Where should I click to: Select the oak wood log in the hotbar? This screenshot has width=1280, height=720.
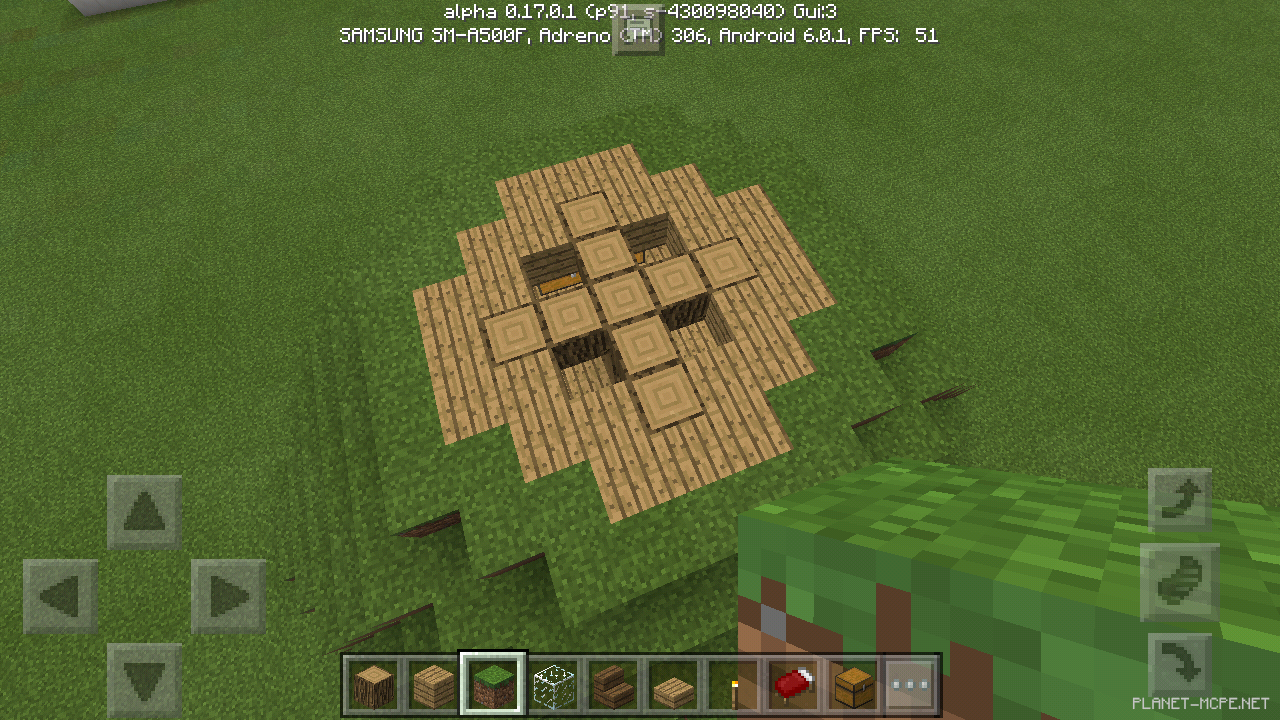click(x=373, y=685)
